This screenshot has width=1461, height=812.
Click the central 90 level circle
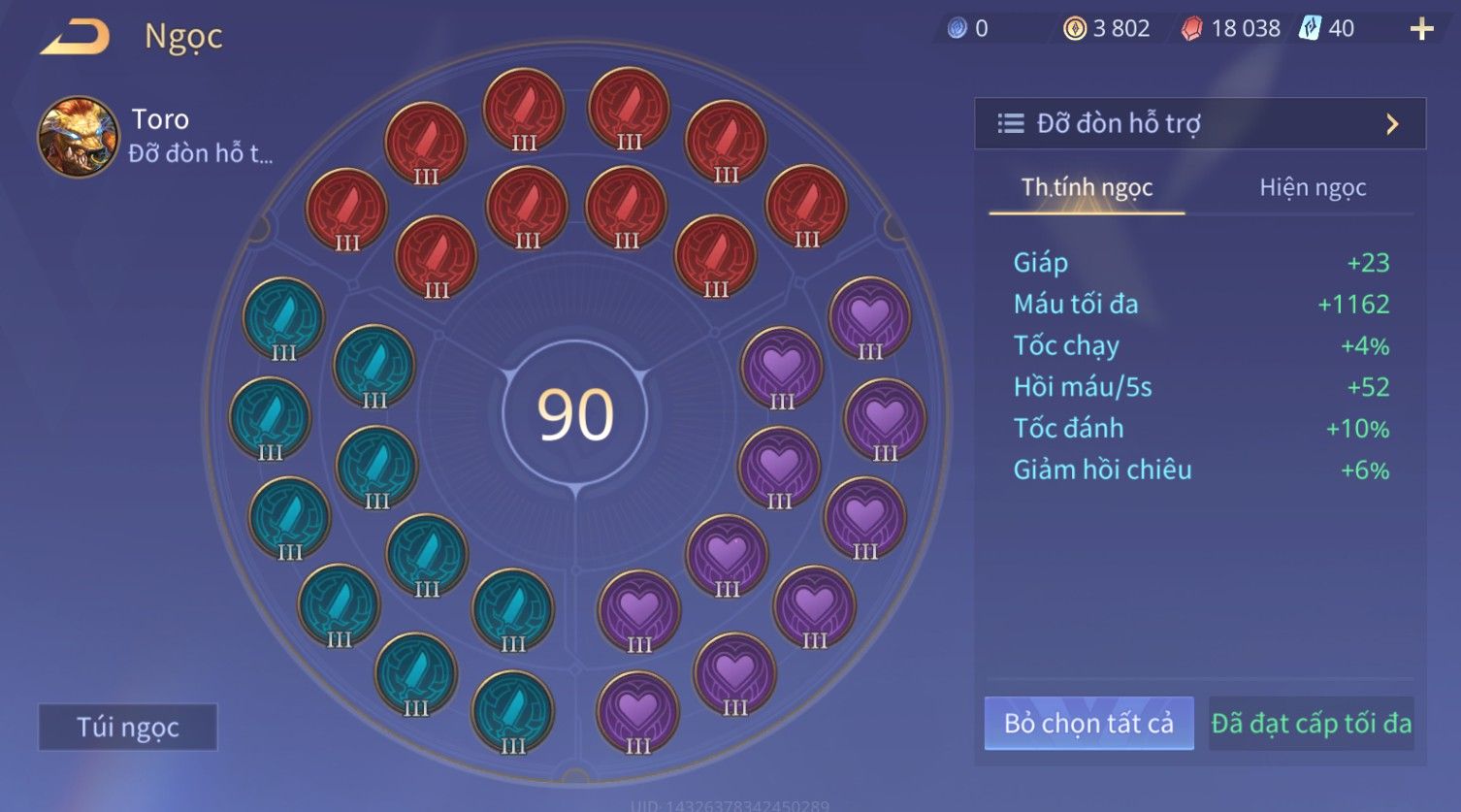[575, 414]
